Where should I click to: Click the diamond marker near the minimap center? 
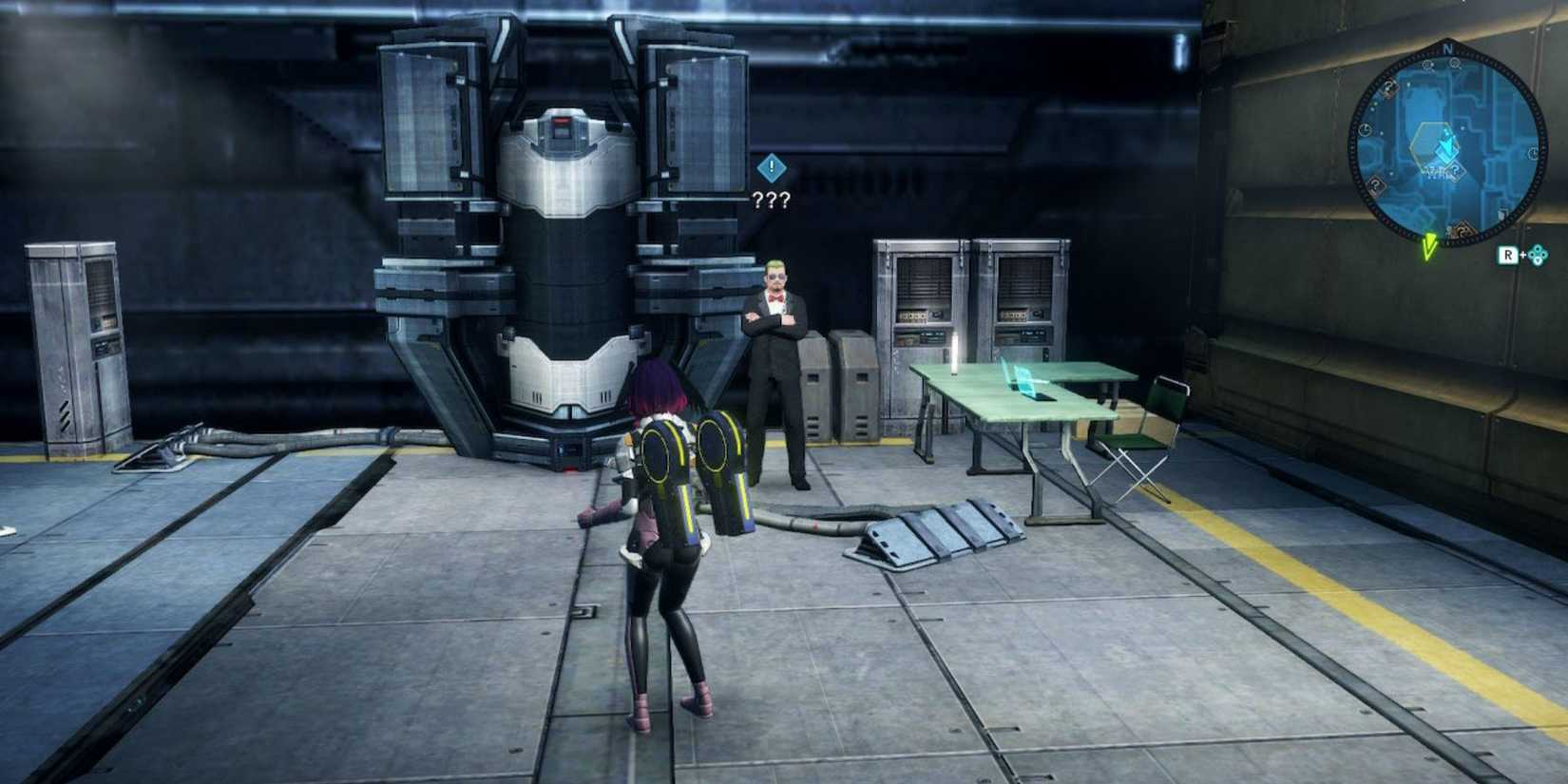tap(1455, 169)
